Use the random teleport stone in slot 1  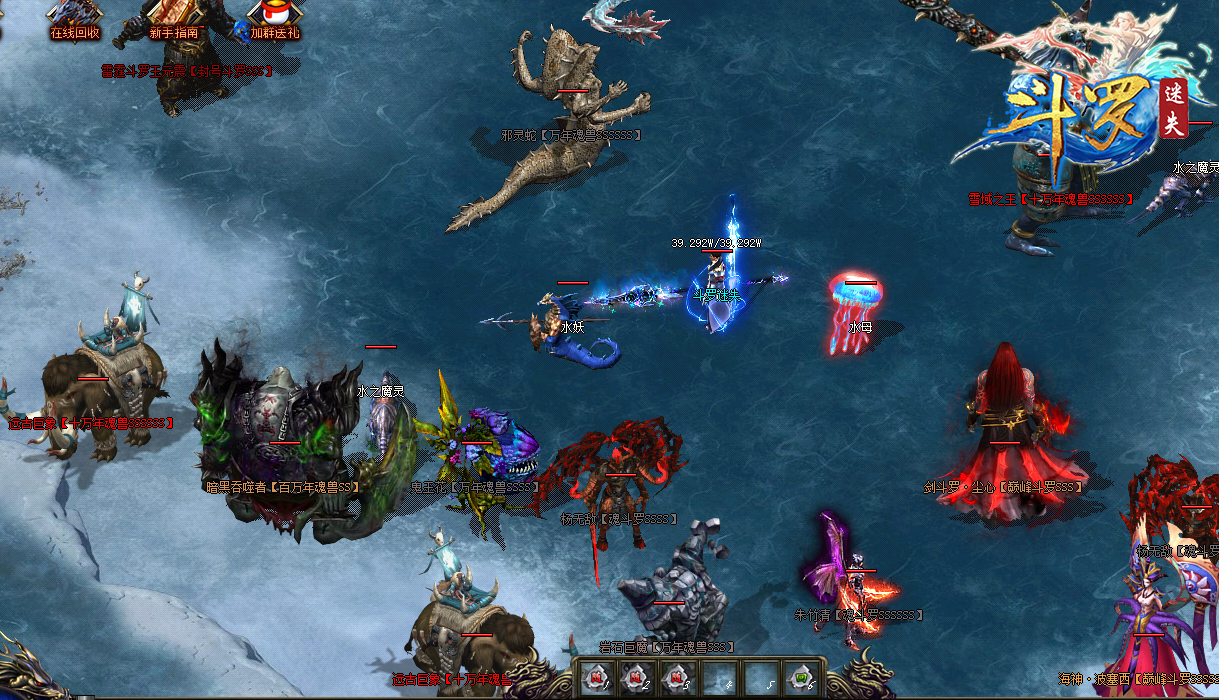[x=596, y=678]
